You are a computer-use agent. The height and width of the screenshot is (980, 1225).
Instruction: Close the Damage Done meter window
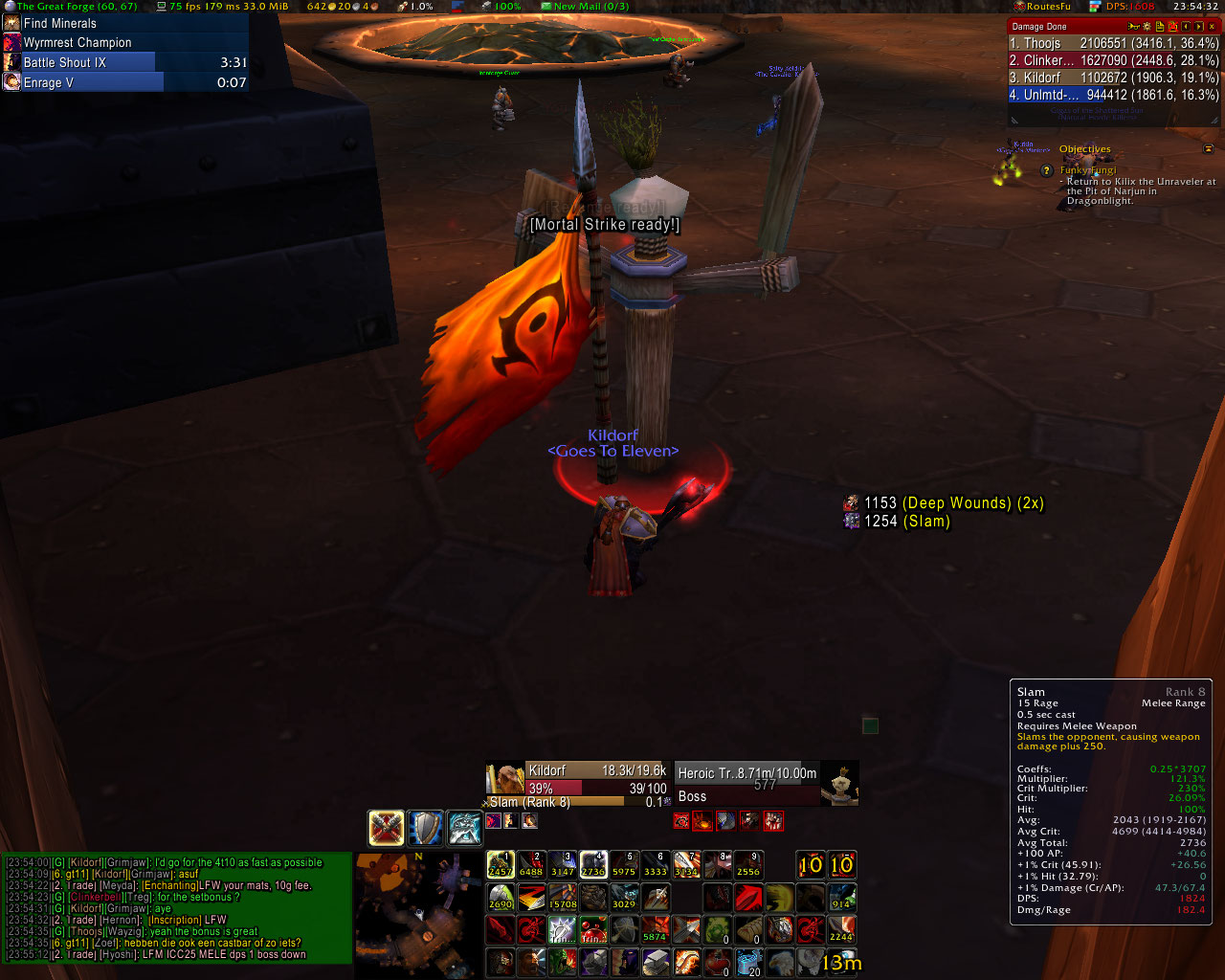(1213, 27)
